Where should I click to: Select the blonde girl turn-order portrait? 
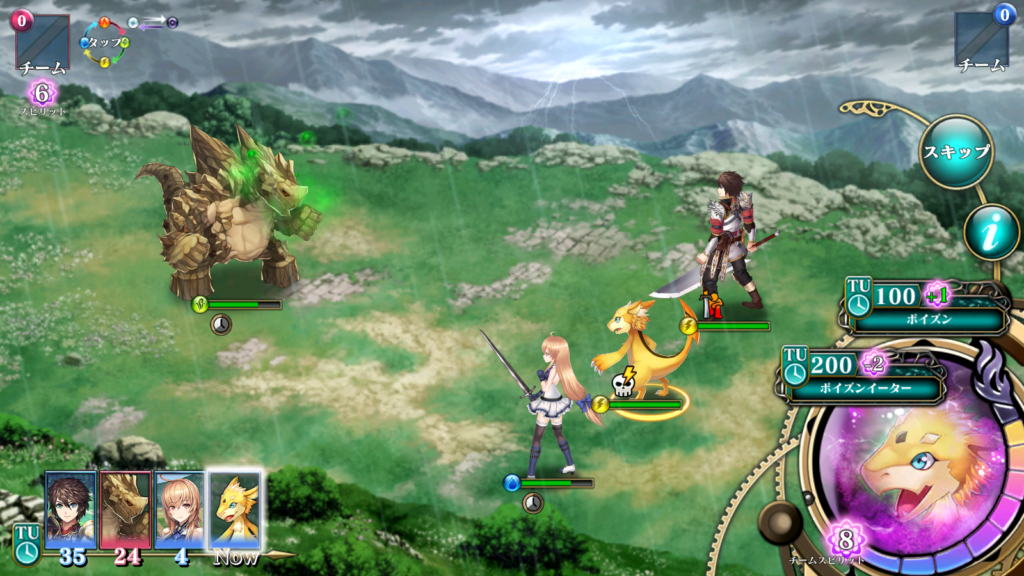[180, 508]
